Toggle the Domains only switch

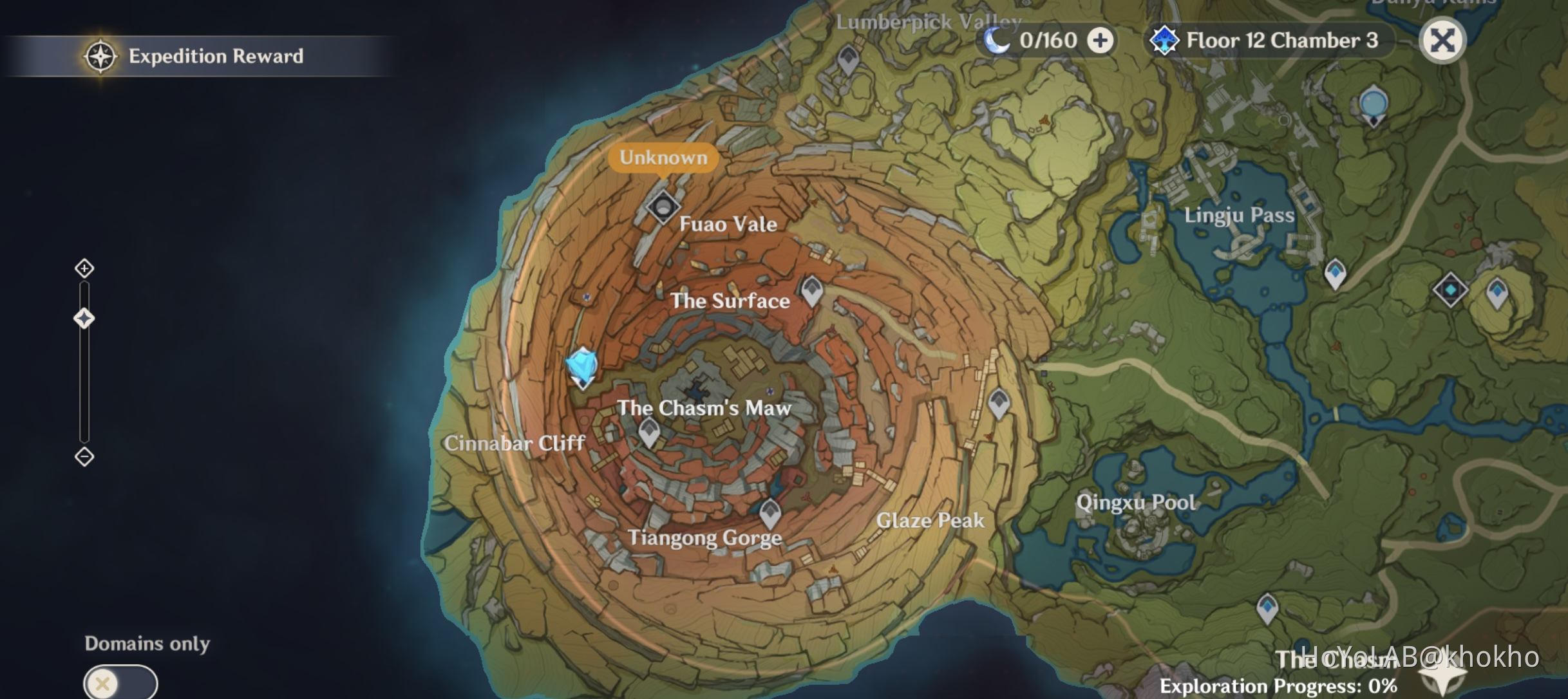[x=117, y=680]
